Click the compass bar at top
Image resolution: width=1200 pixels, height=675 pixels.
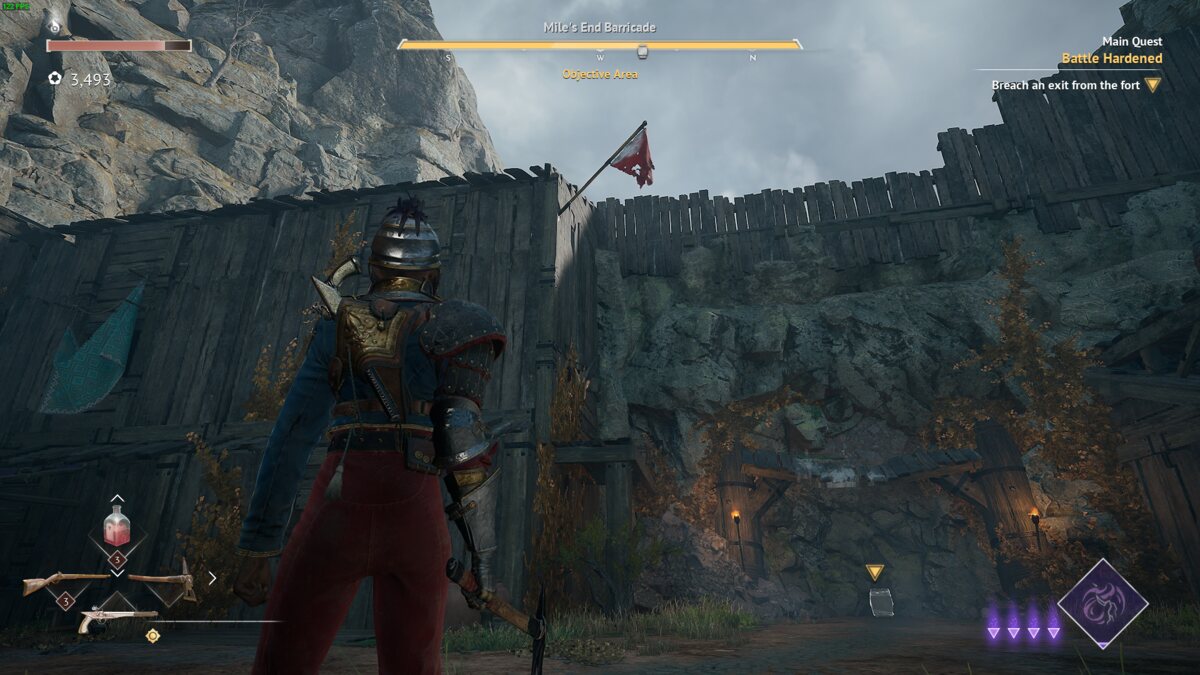[x=600, y=46]
